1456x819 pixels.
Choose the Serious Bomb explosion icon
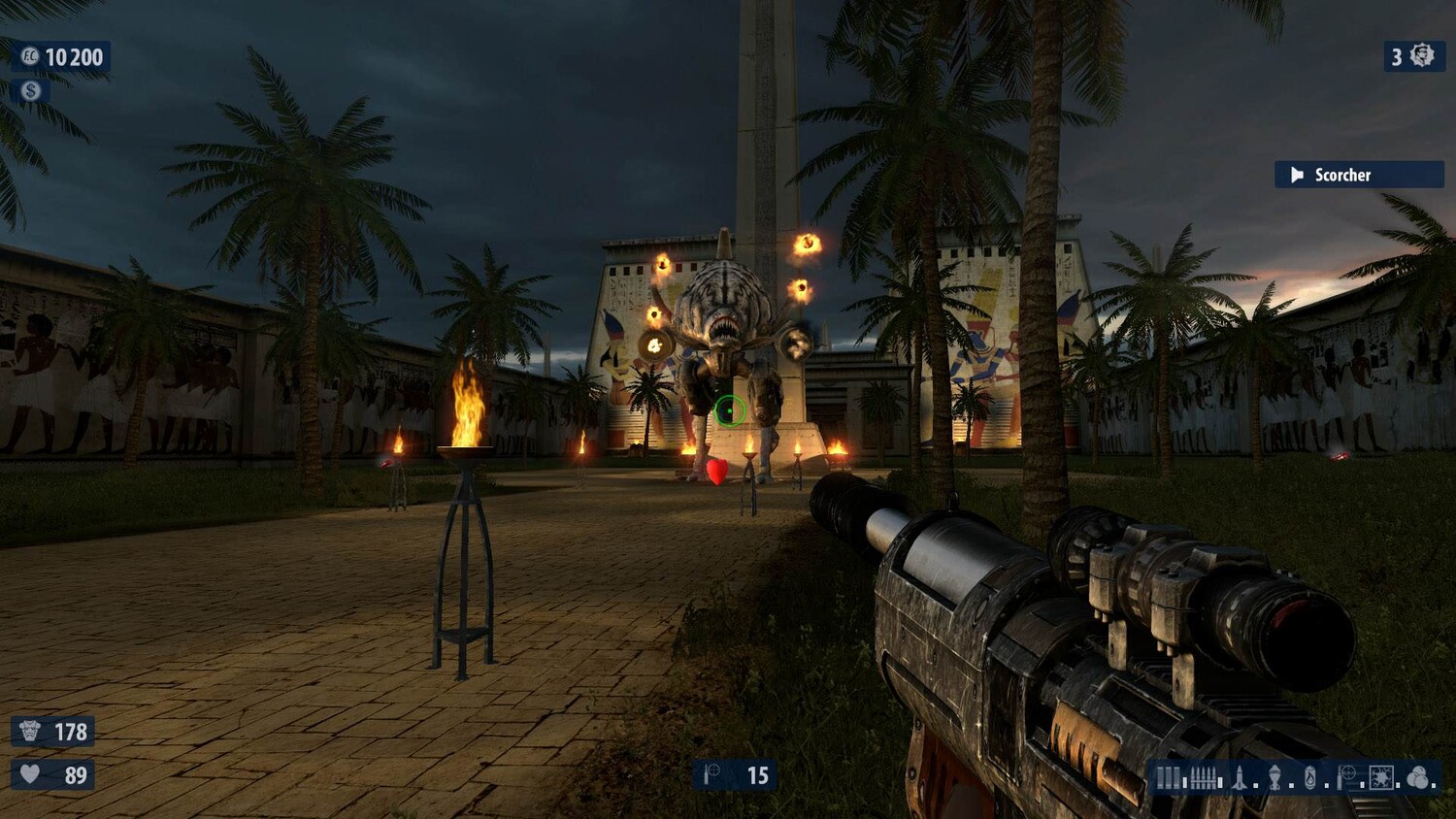click(1381, 777)
